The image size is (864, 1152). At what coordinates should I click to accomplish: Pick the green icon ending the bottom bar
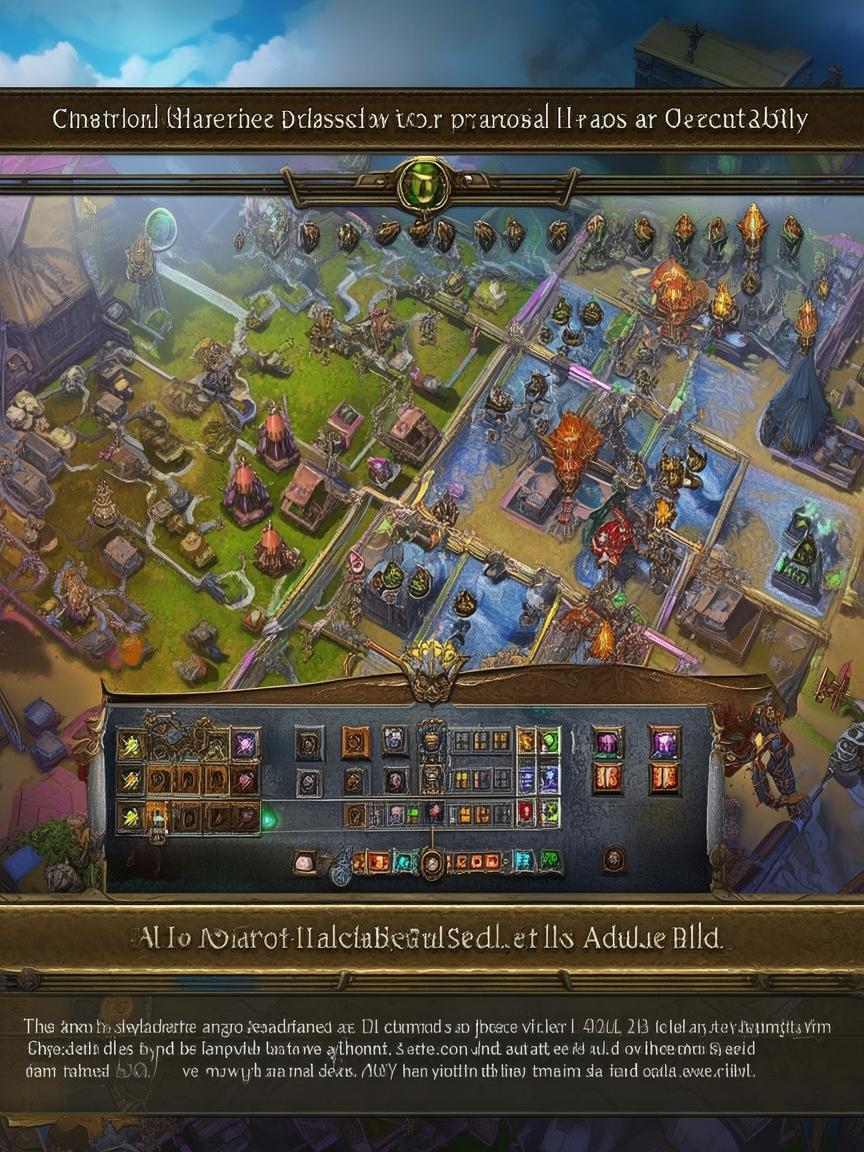point(550,860)
